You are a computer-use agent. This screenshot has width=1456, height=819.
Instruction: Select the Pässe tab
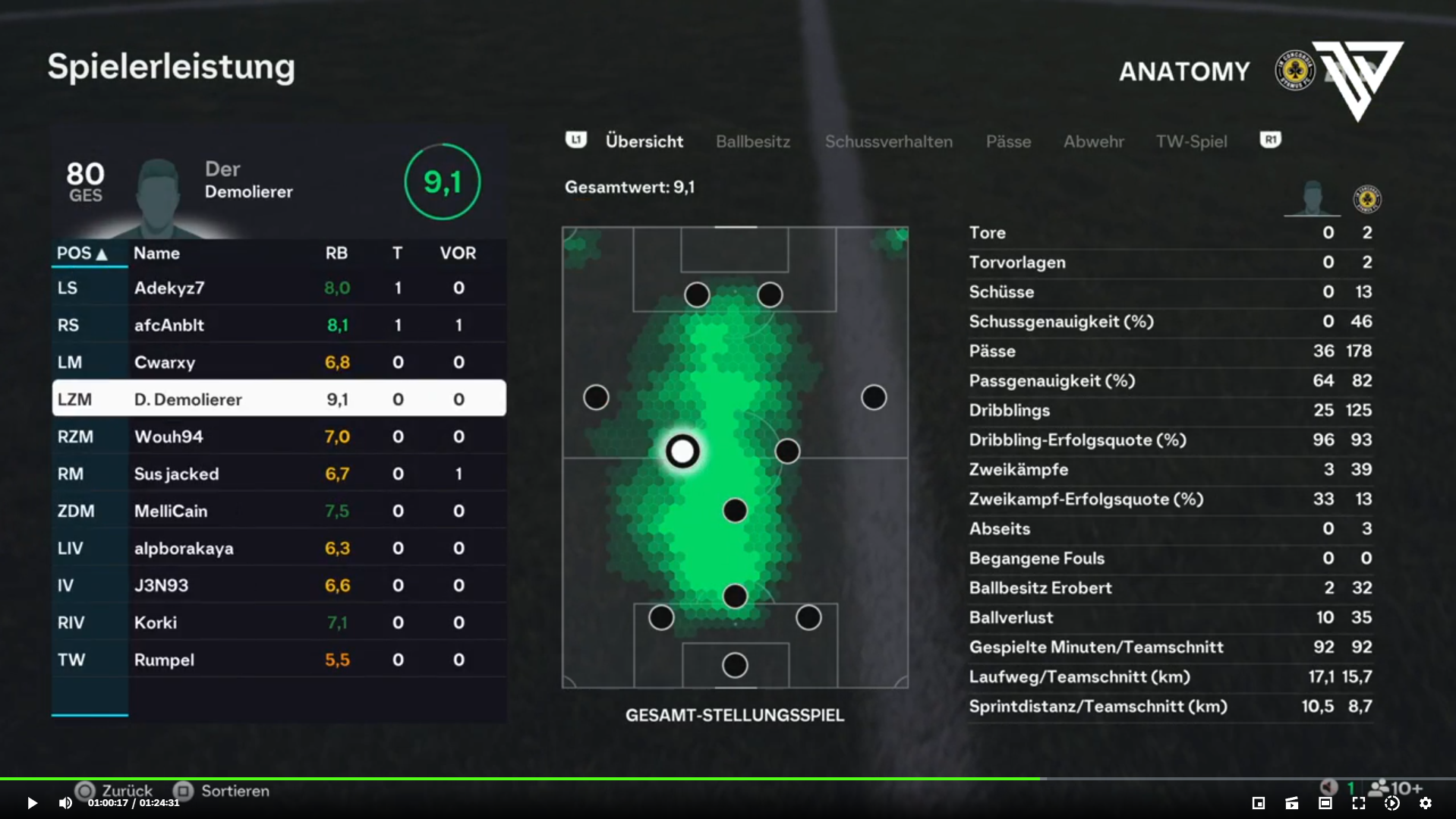pyautogui.click(x=1008, y=142)
